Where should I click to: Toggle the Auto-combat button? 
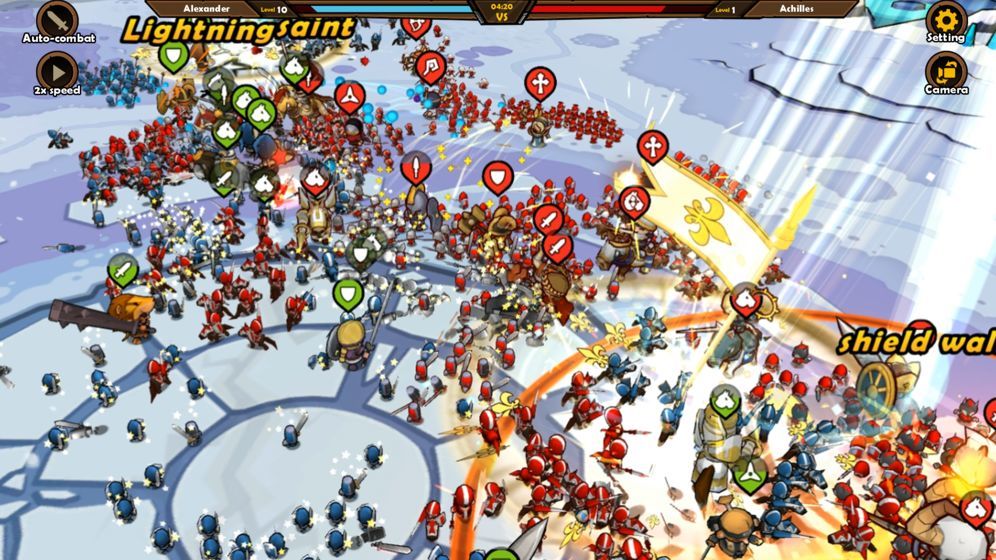click(57, 19)
